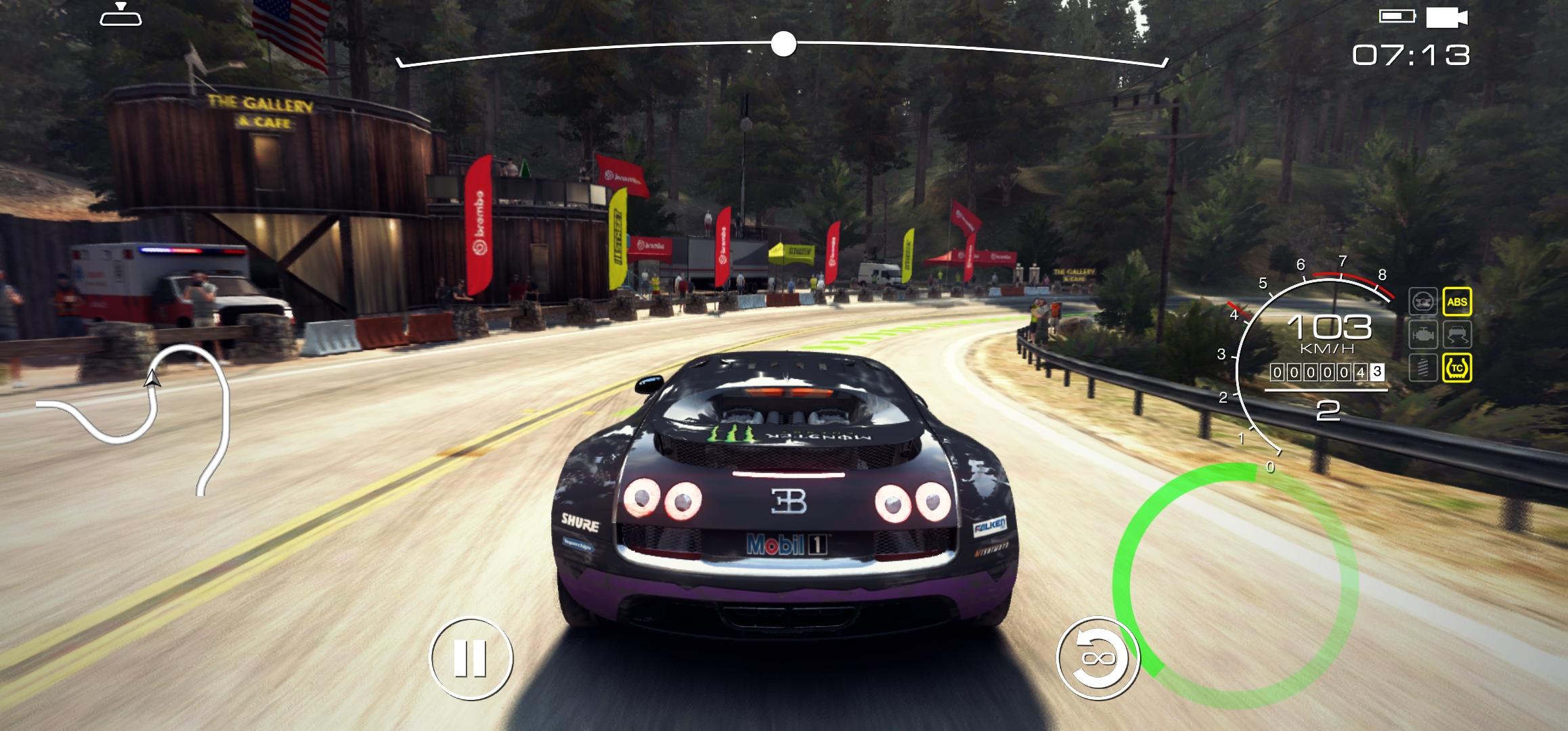Select the engine damage icon
The image size is (1568, 731).
[x=1423, y=335]
